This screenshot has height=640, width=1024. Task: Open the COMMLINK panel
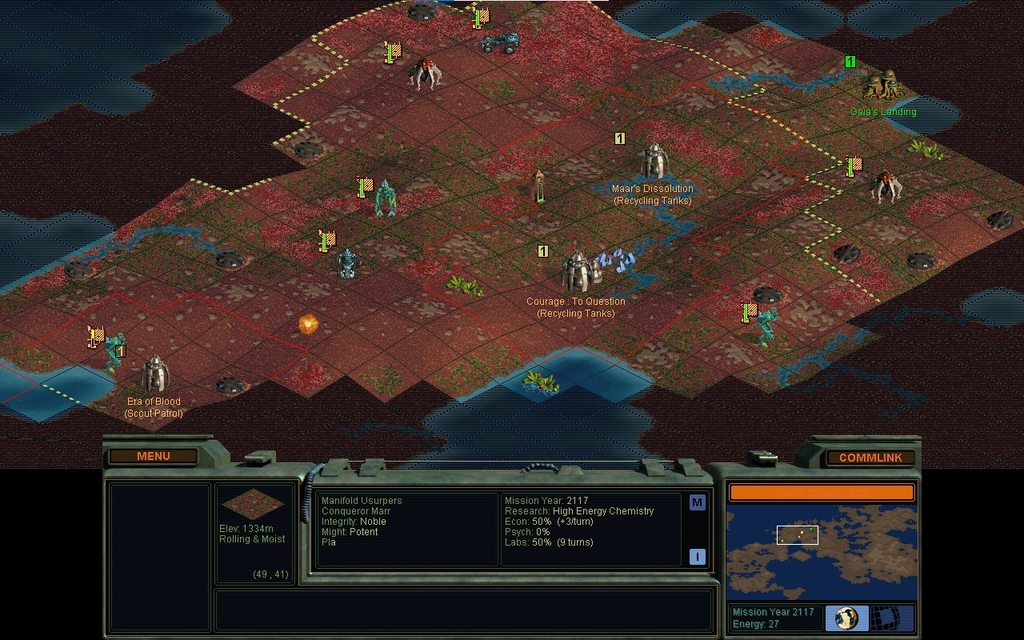pyautogui.click(x=870, y=457)
